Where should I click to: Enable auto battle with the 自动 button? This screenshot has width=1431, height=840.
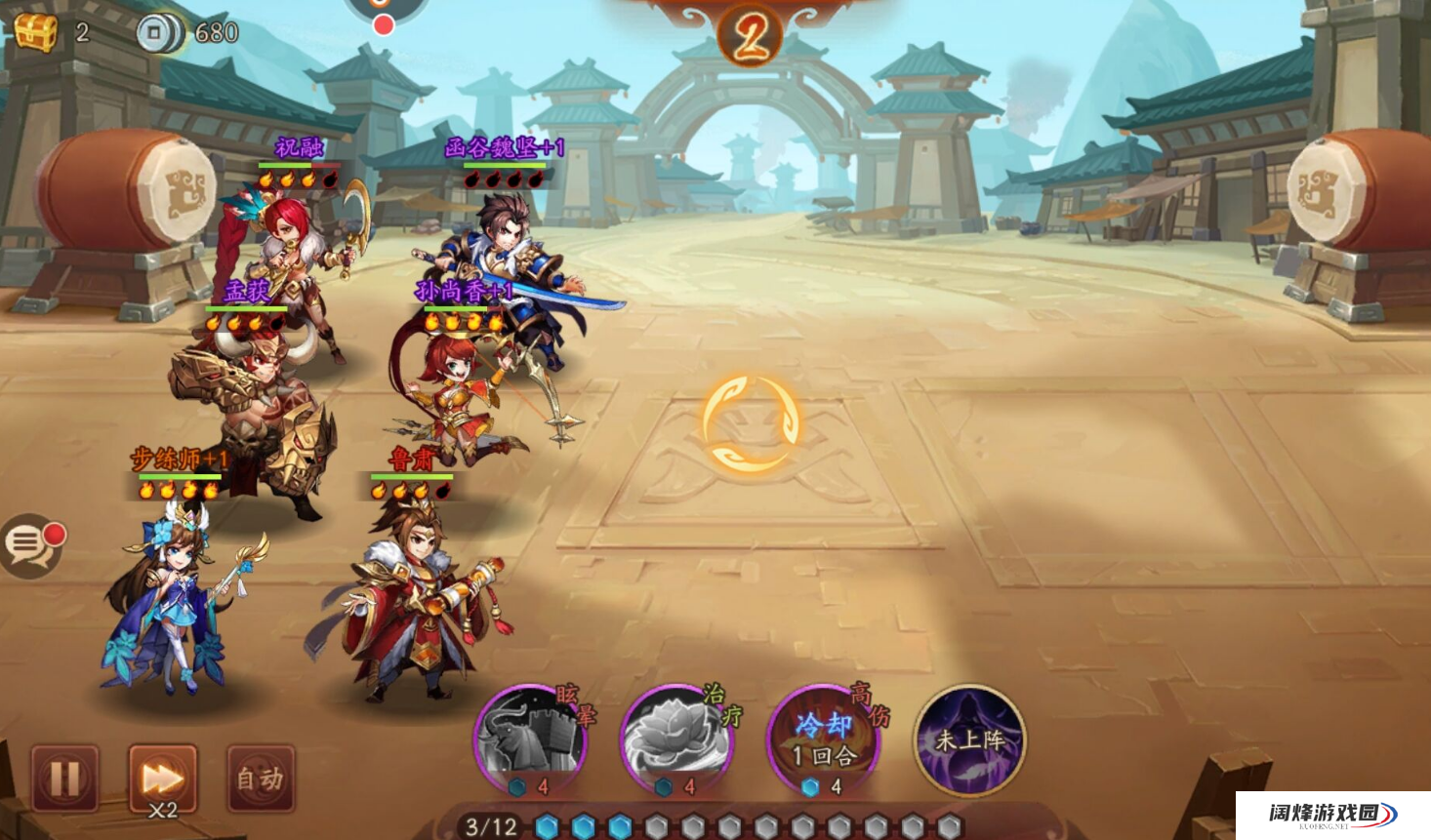tap(260, 778)
